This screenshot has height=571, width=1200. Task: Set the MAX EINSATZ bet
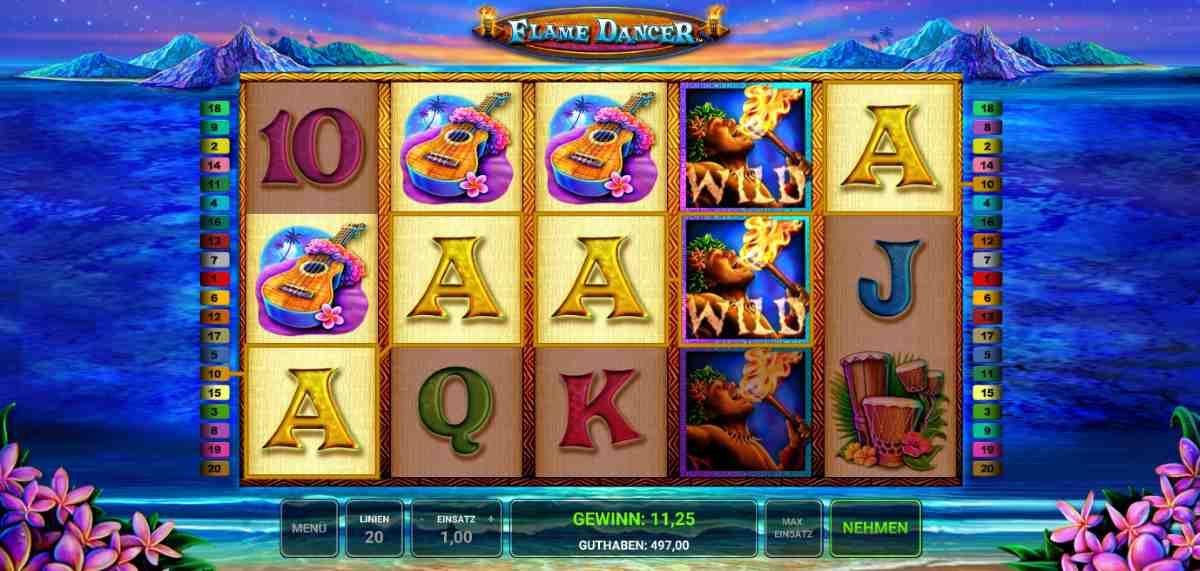tap(792, 527)
